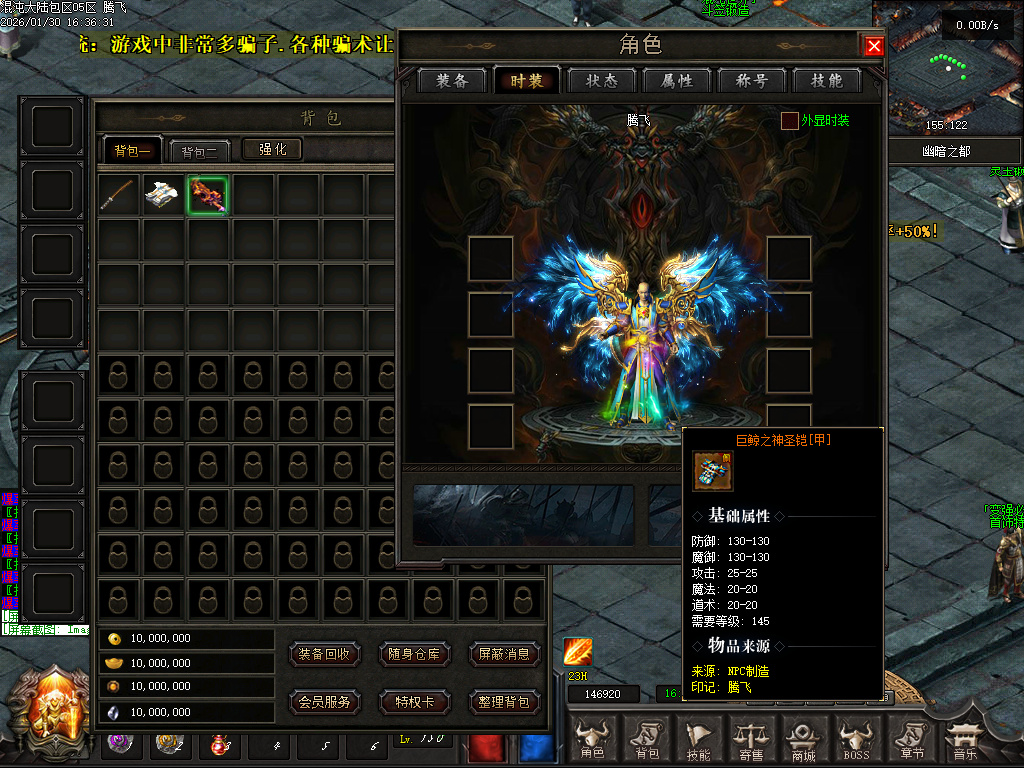
Task: Click the 整理背包 sort bag button
Action: (x=503, y=702)
